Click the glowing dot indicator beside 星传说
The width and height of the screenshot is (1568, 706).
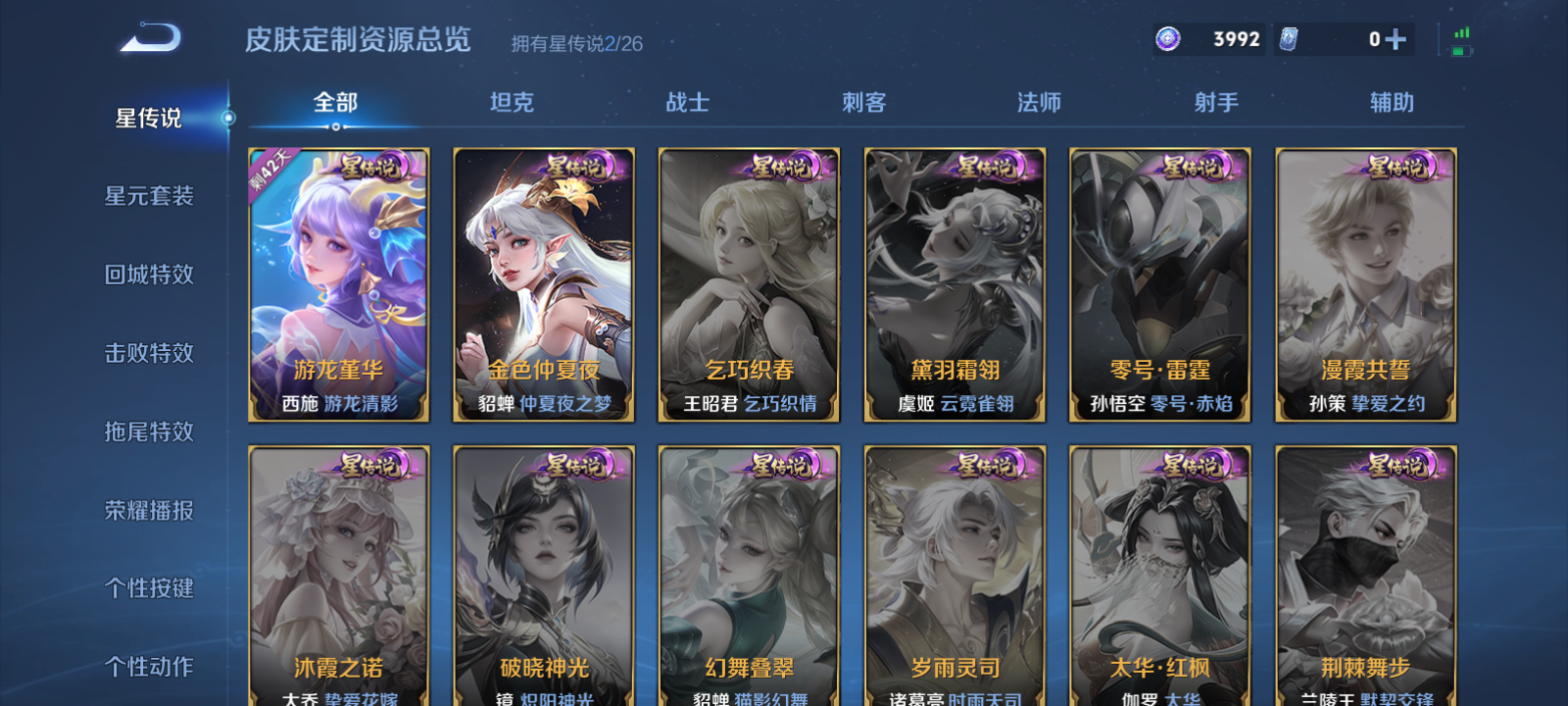(229, 119)
